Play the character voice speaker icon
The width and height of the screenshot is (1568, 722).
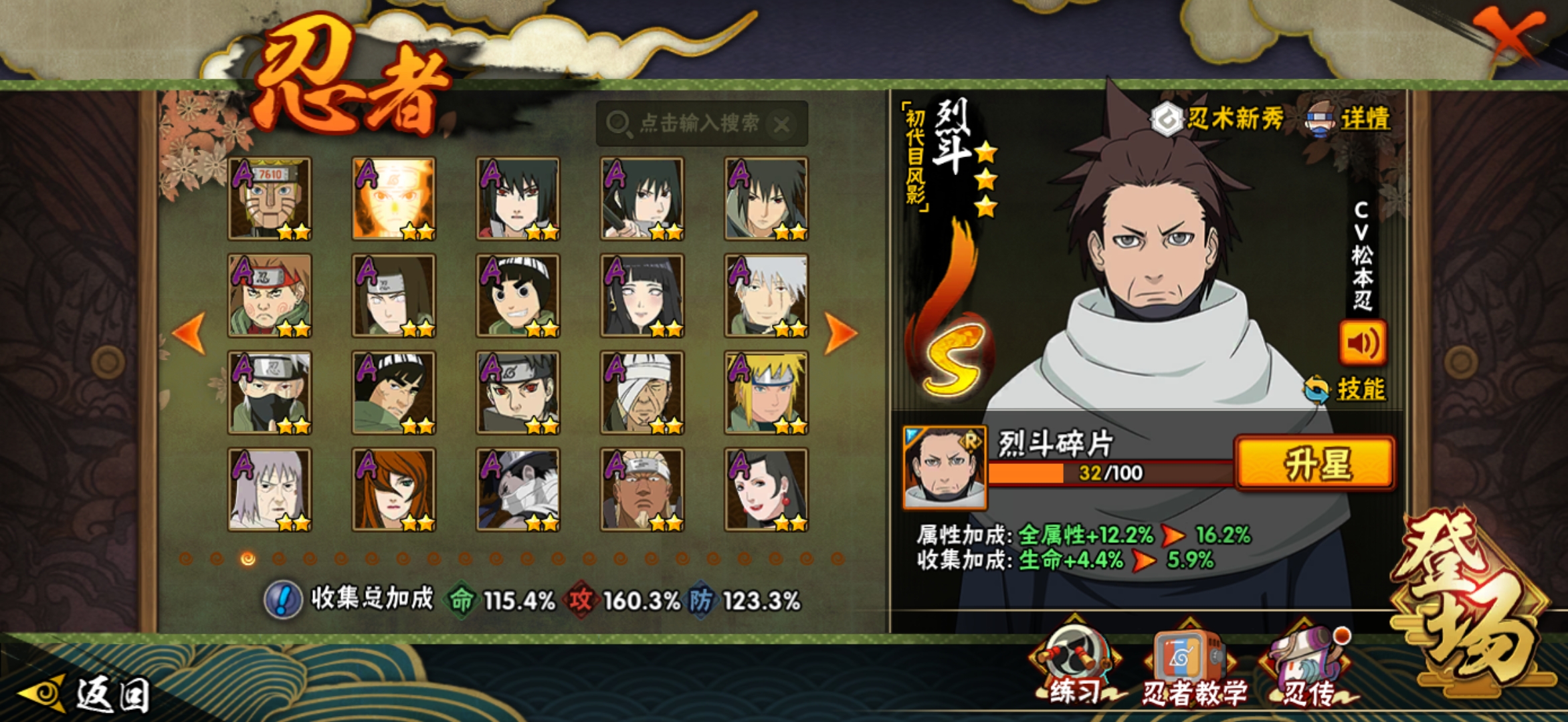pos(1362,344)
